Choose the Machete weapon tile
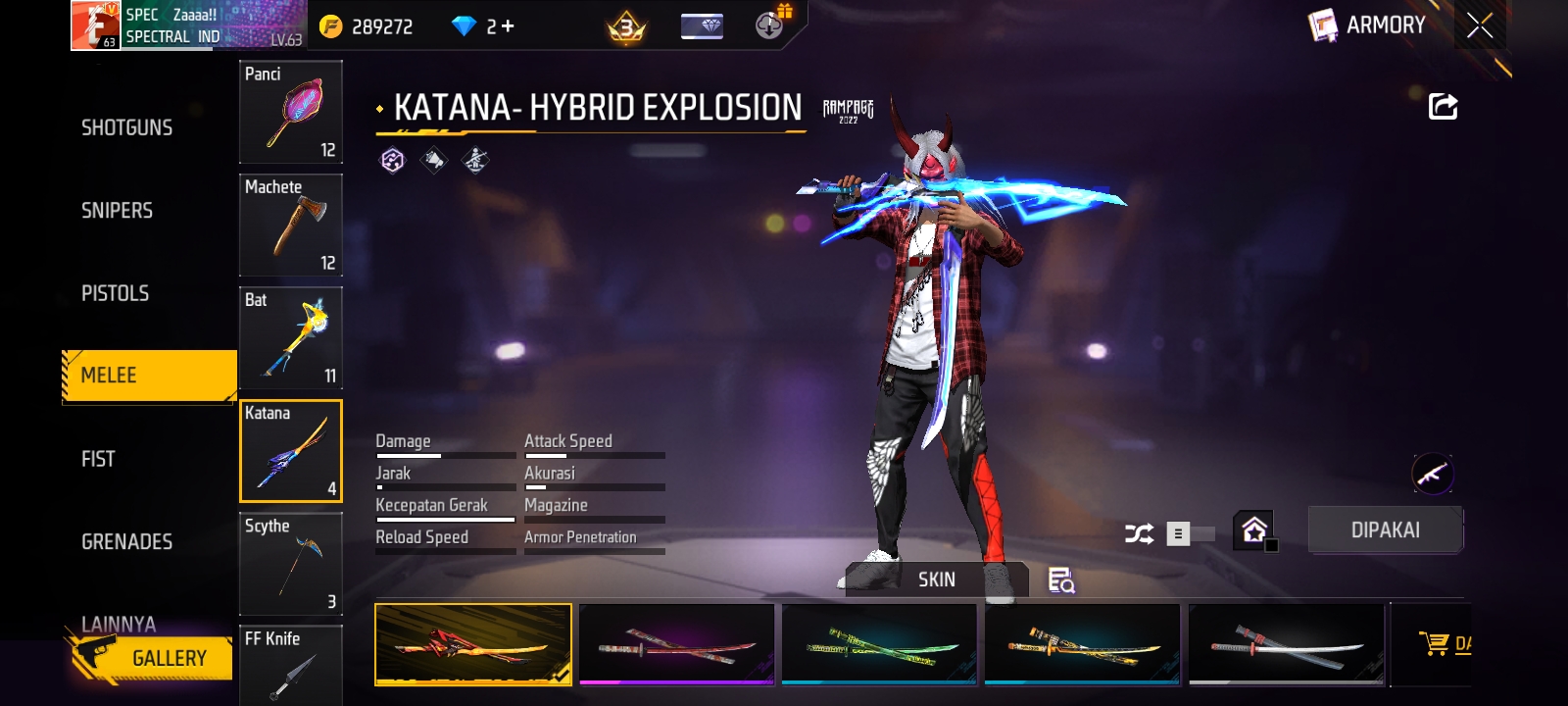 (x=291, y=225)
